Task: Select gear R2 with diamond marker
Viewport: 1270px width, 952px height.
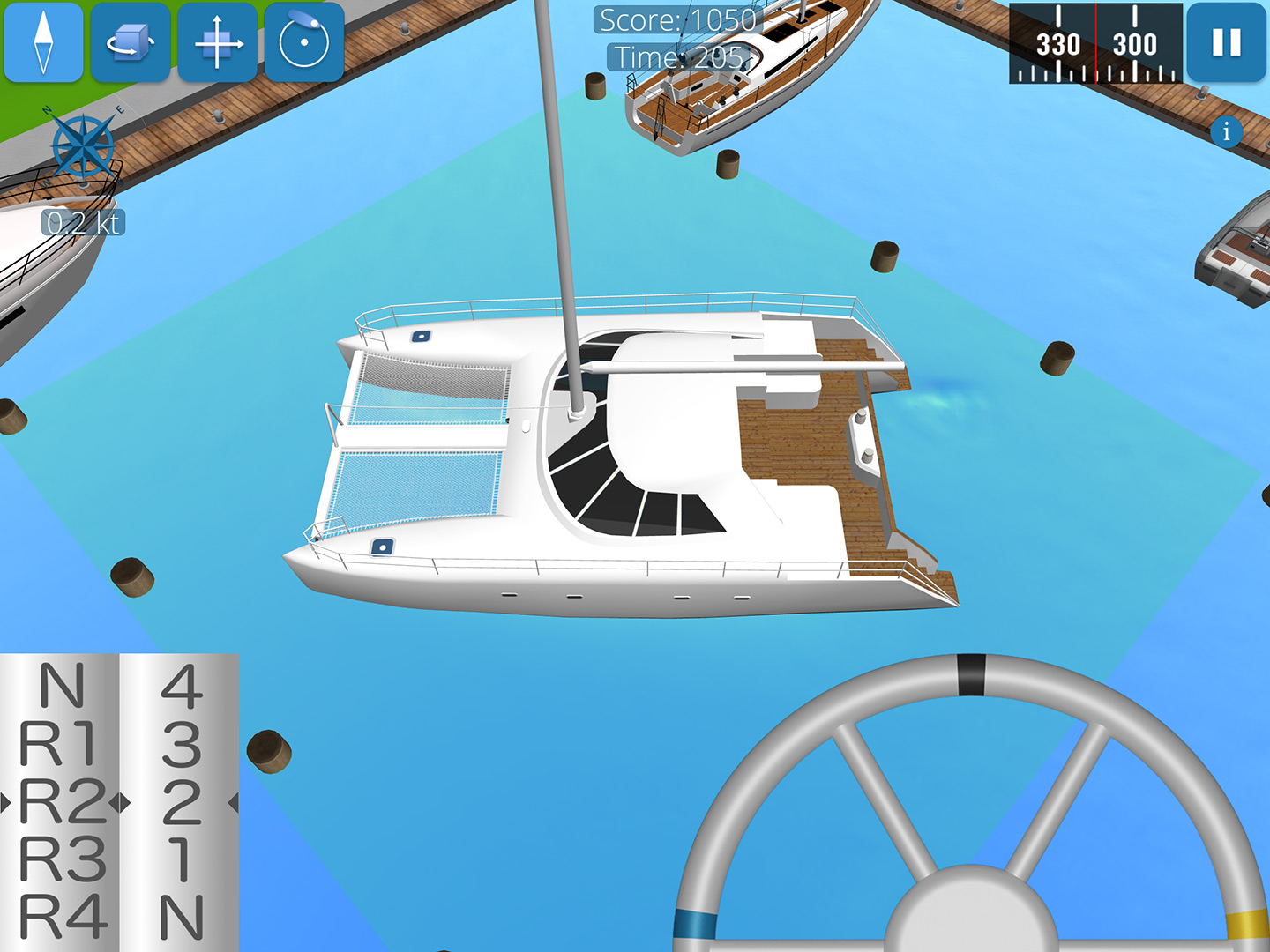Action: click(x=63, y=802)
